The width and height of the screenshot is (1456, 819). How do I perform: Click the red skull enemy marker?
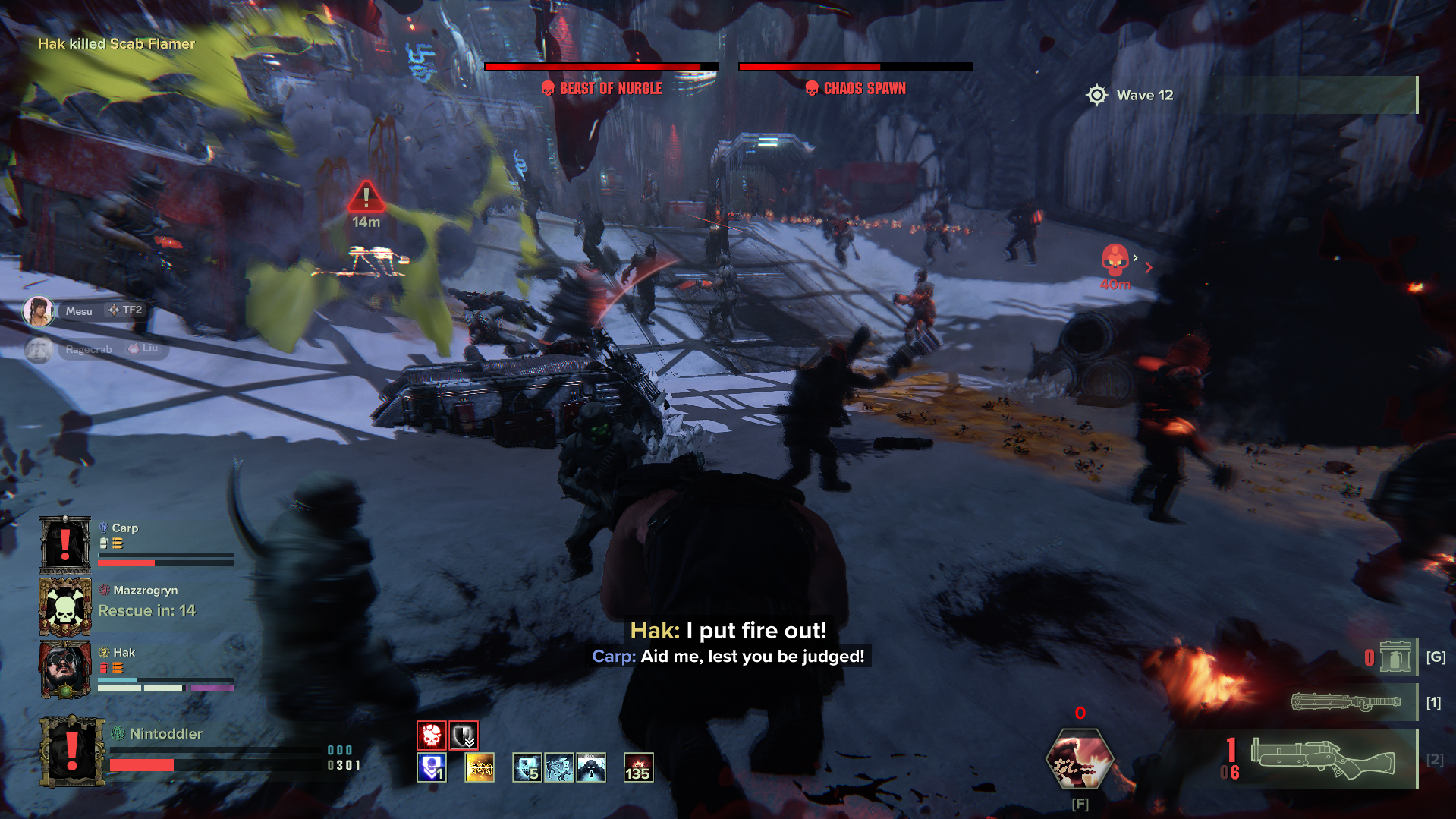(x=1115, y=260)
